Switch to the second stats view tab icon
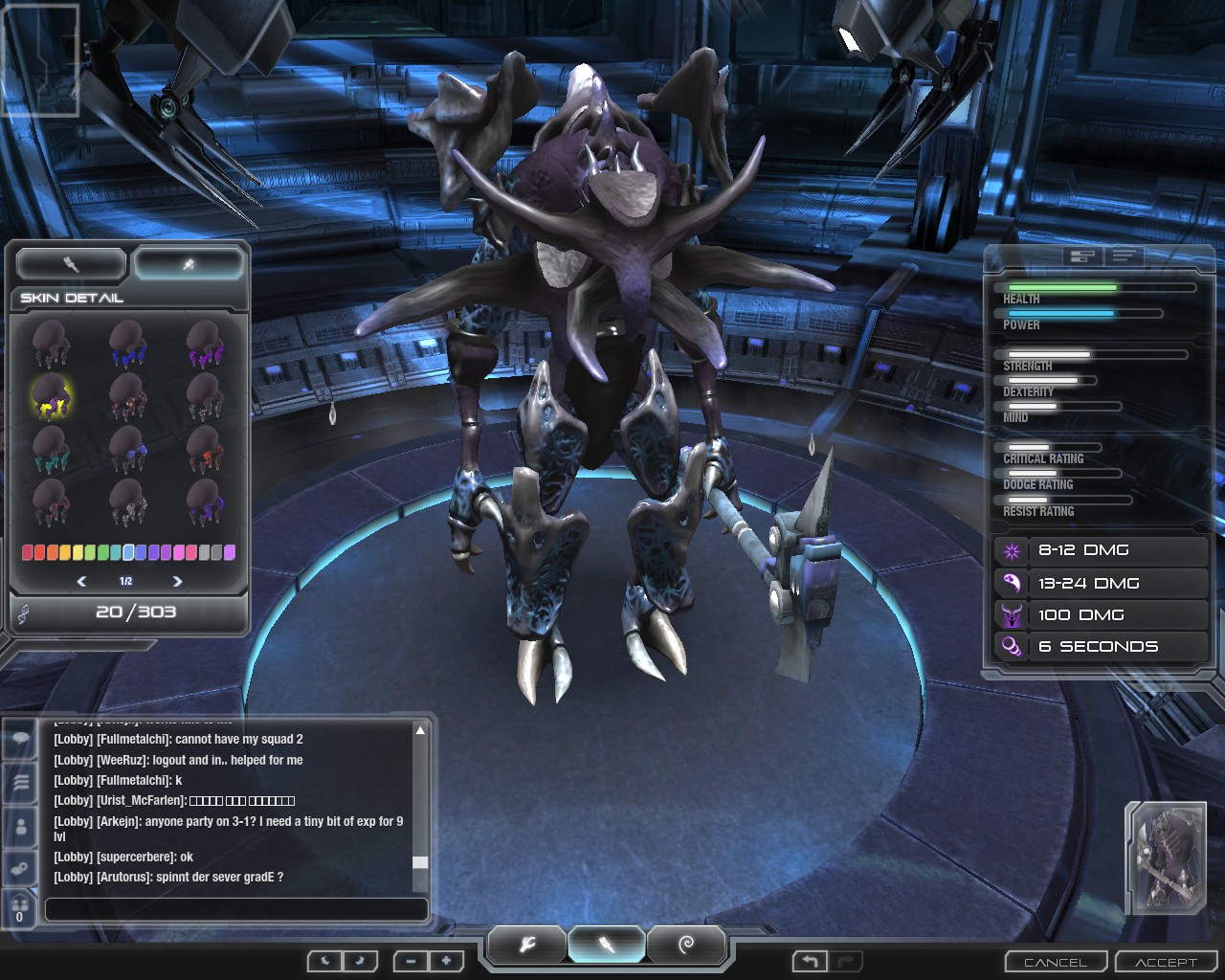Screen dimensions: 1225x980 1125,256
